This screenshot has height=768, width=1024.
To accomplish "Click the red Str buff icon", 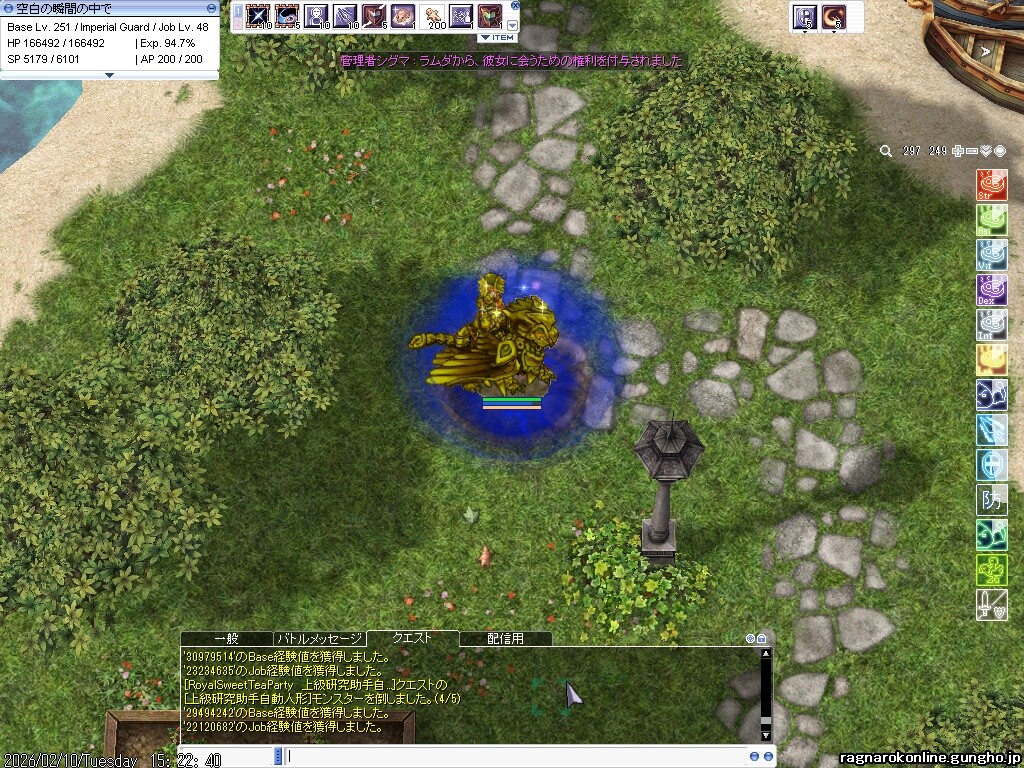I will 991,185.
